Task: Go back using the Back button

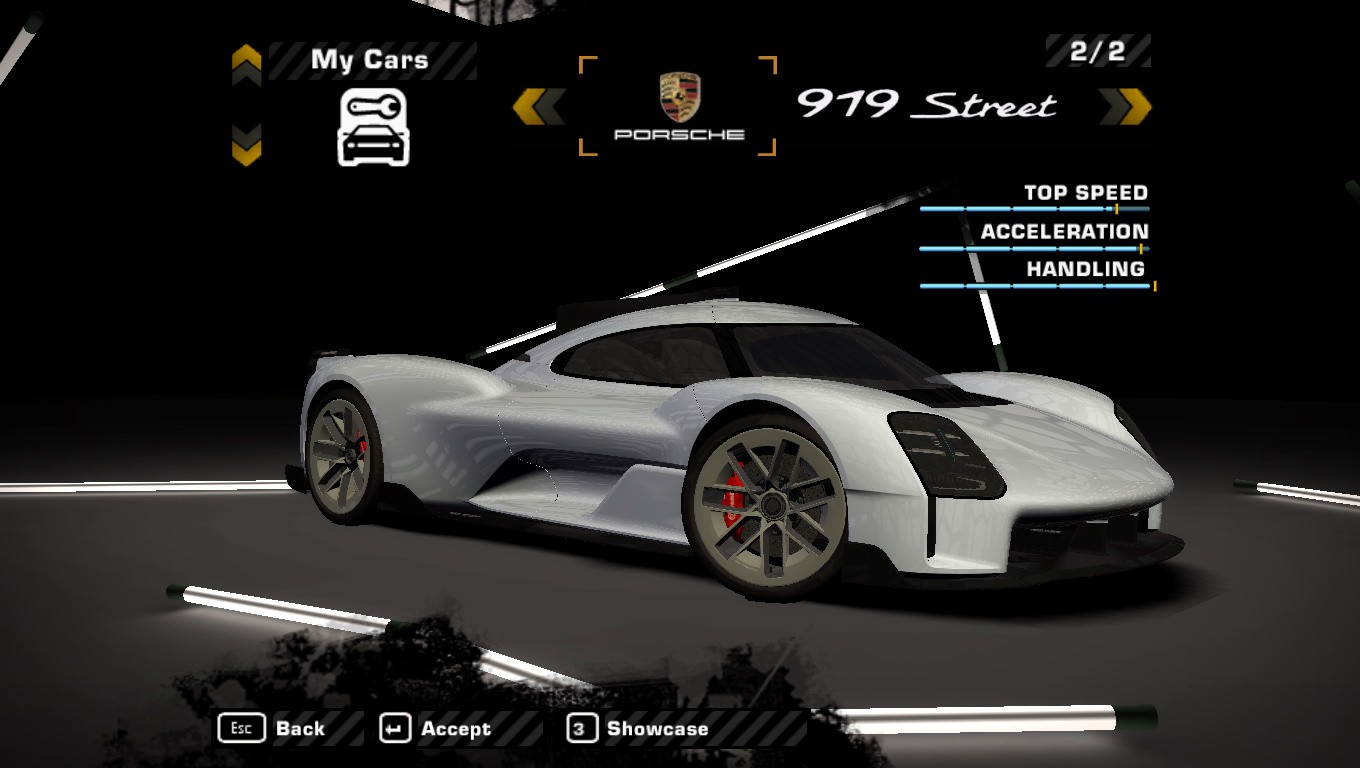Action: (272, 728)
